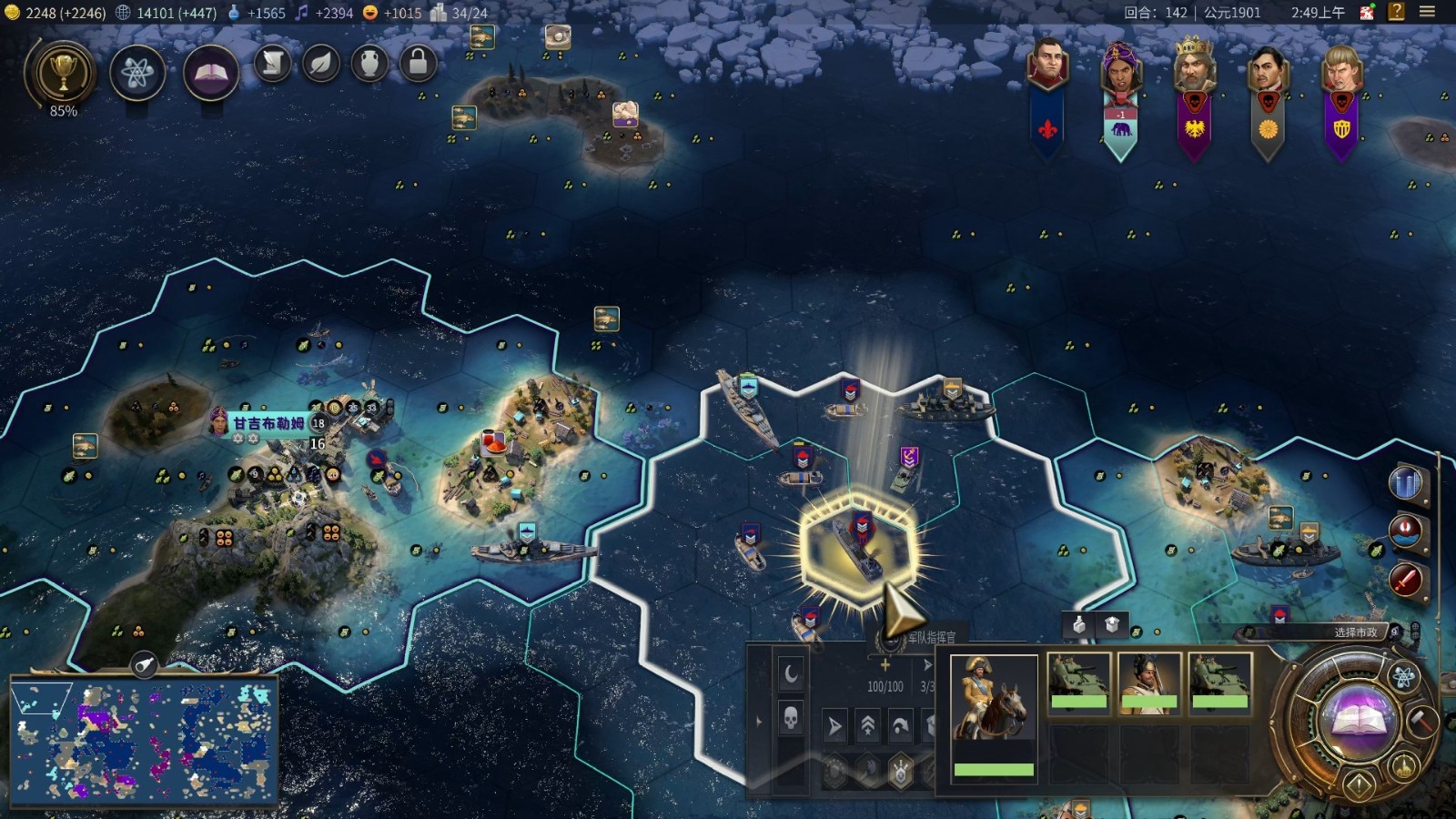The image size is (1456, 819).
Task: Open the victory progress trophy panel
Action: 62,73
